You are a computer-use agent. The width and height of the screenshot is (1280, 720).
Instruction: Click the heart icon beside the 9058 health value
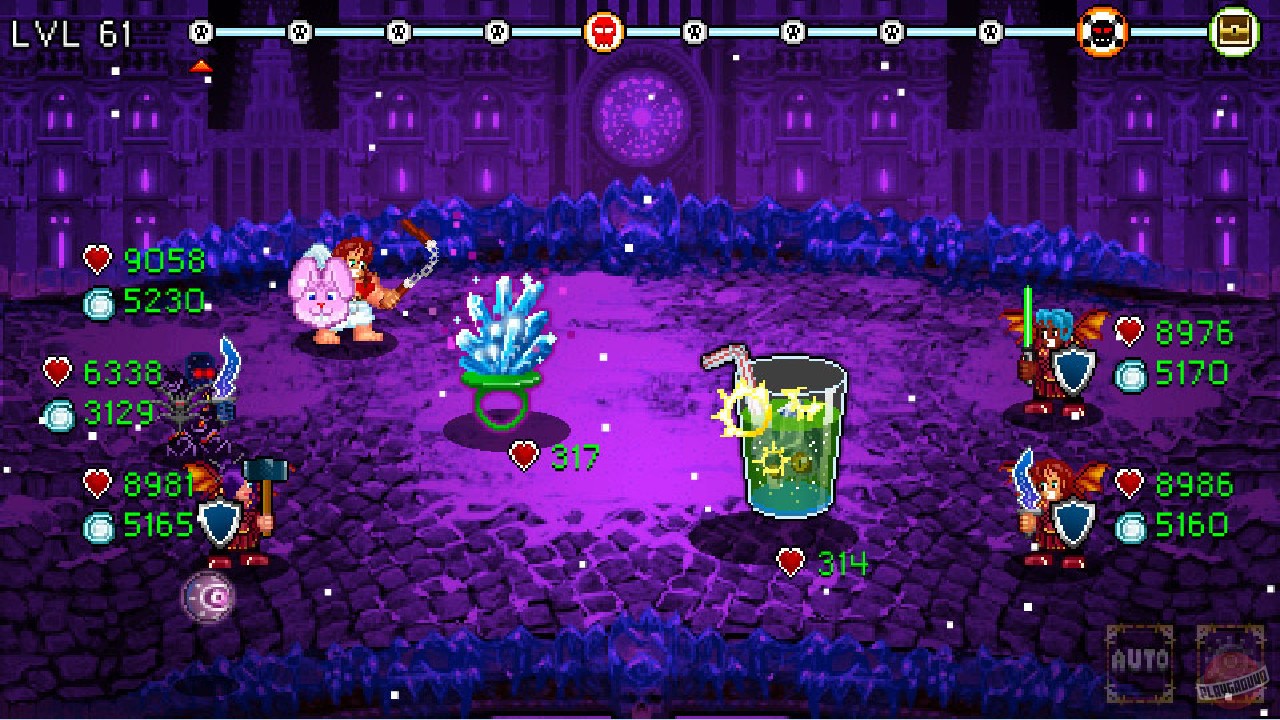click(x=100, y=260)
